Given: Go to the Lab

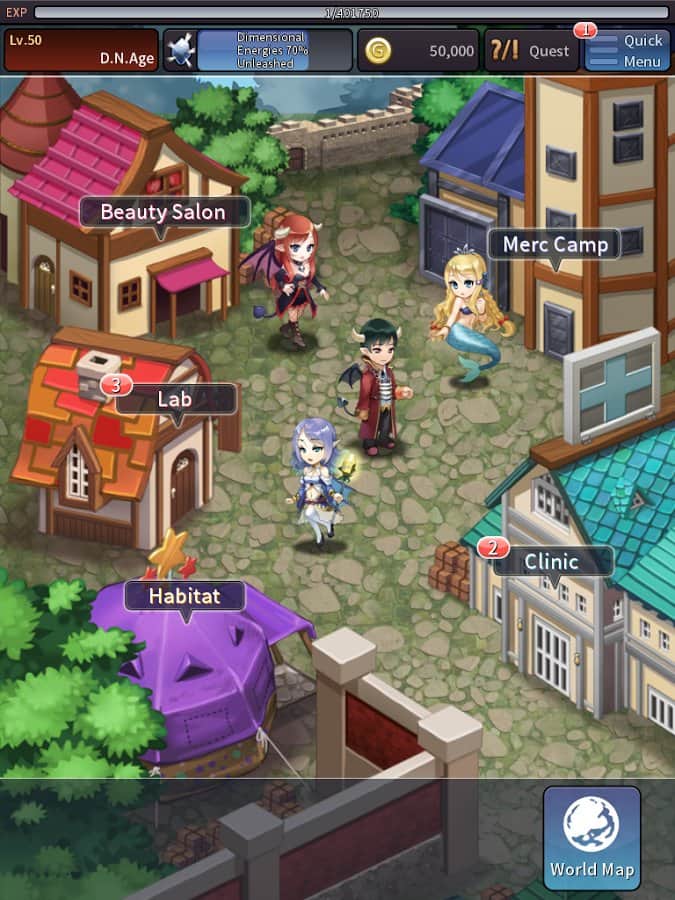Looking at the screenshot, I should pyautogui.click(x=176, y=400).
